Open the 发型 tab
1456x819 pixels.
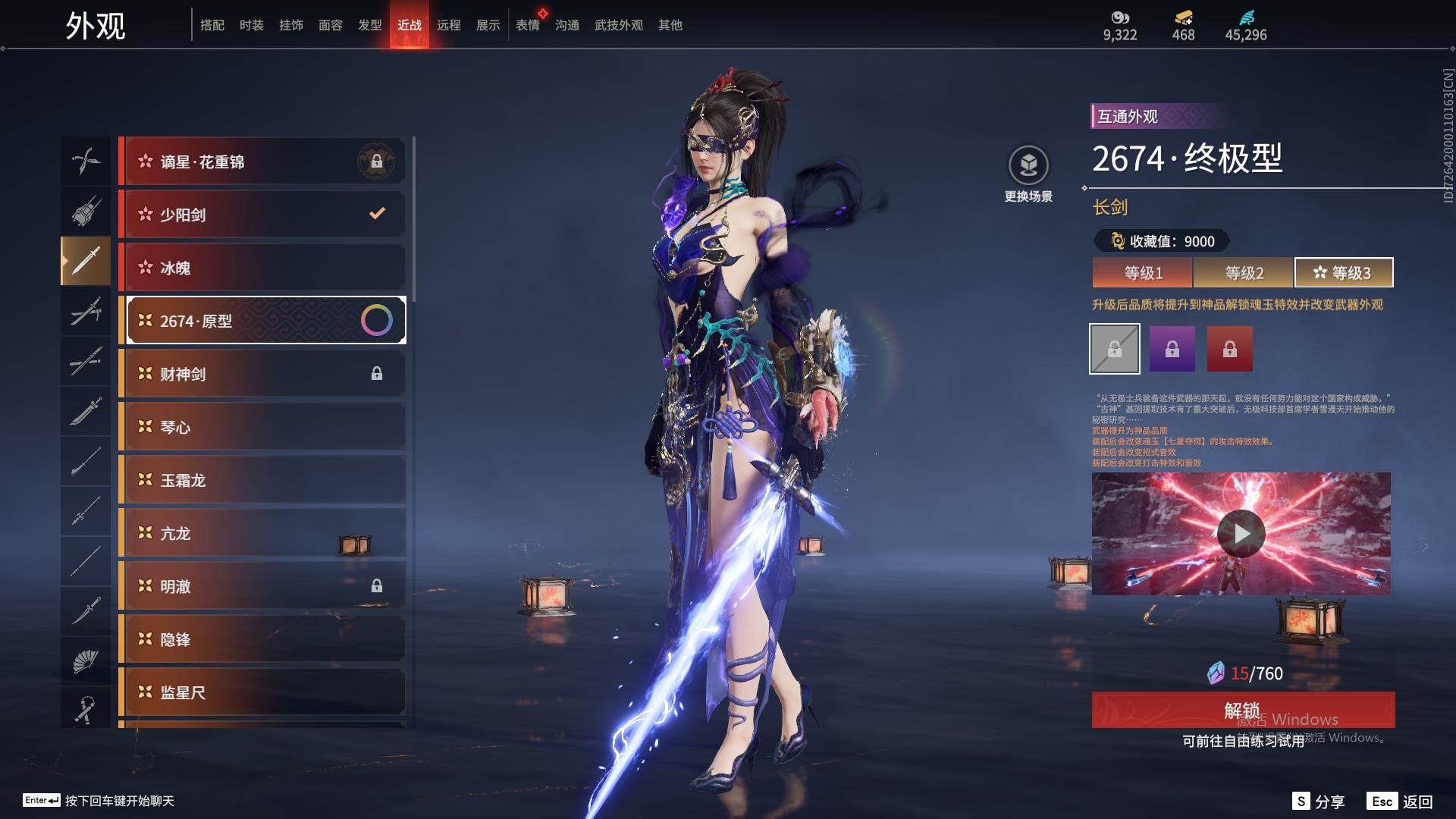coord(369,25)
